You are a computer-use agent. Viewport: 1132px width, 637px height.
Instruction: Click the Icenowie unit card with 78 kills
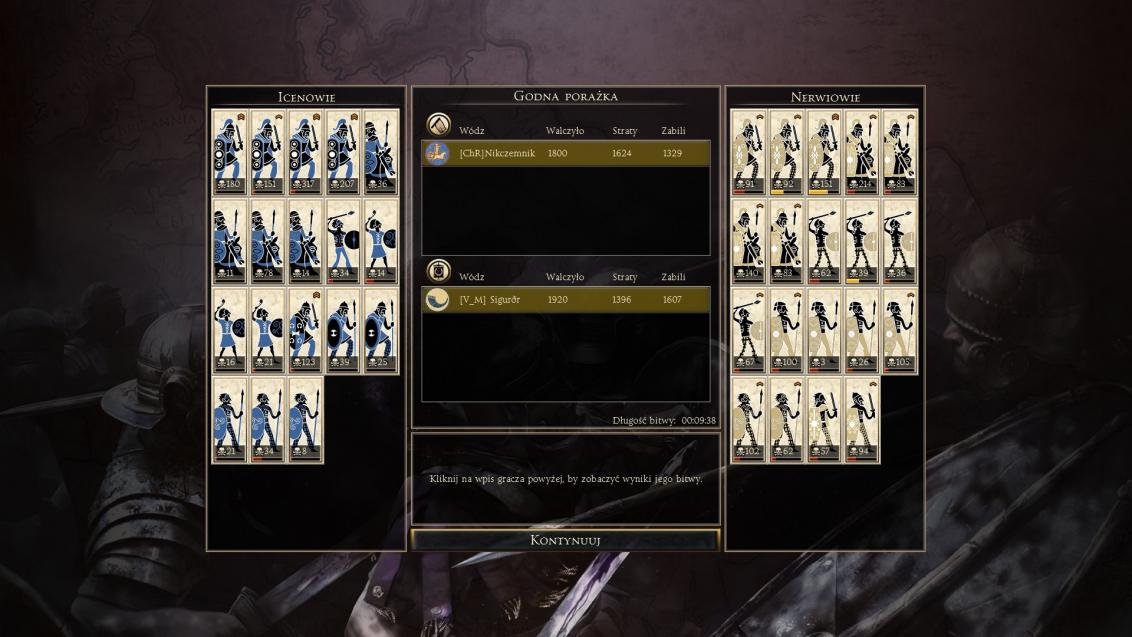267,241
